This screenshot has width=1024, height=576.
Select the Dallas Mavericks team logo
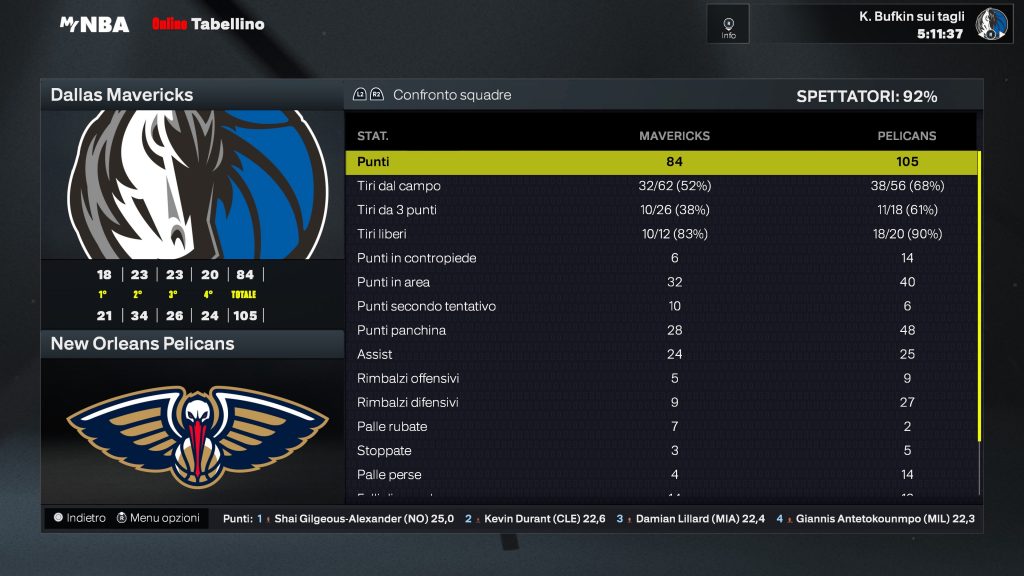click(x=193, y=184)
